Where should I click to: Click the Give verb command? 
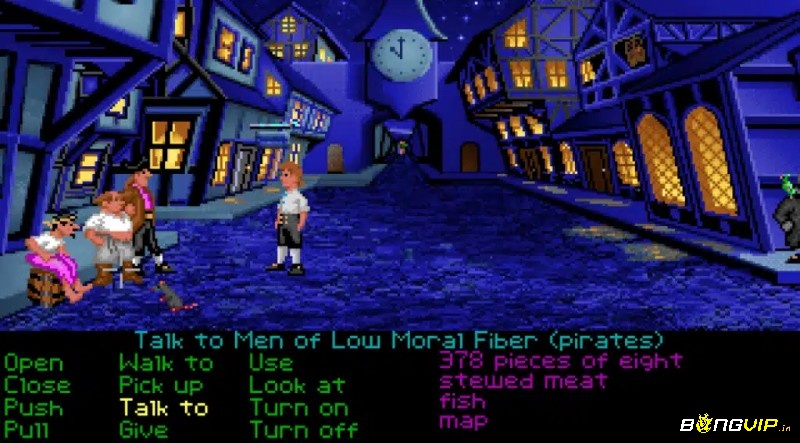(143, 430)
